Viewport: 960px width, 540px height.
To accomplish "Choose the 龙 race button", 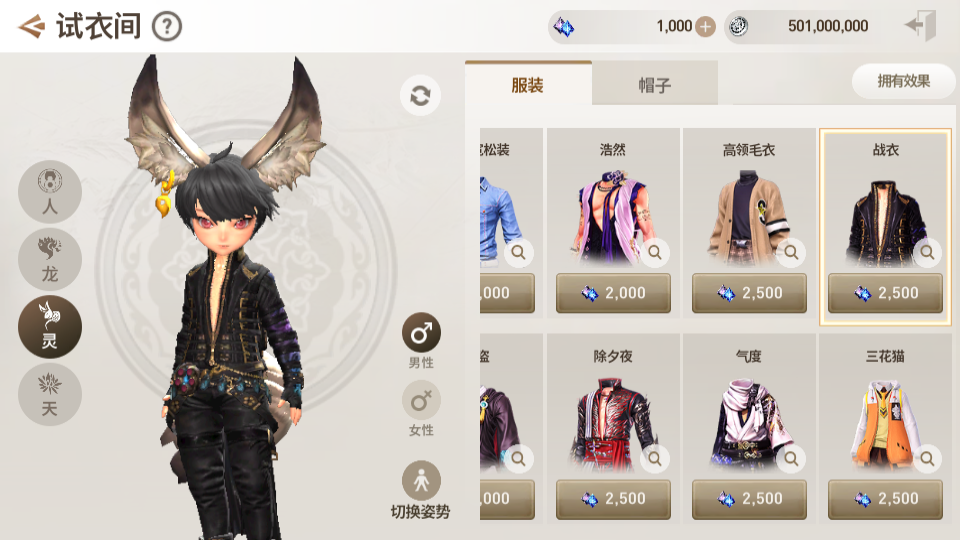I will tap(50, 259).
